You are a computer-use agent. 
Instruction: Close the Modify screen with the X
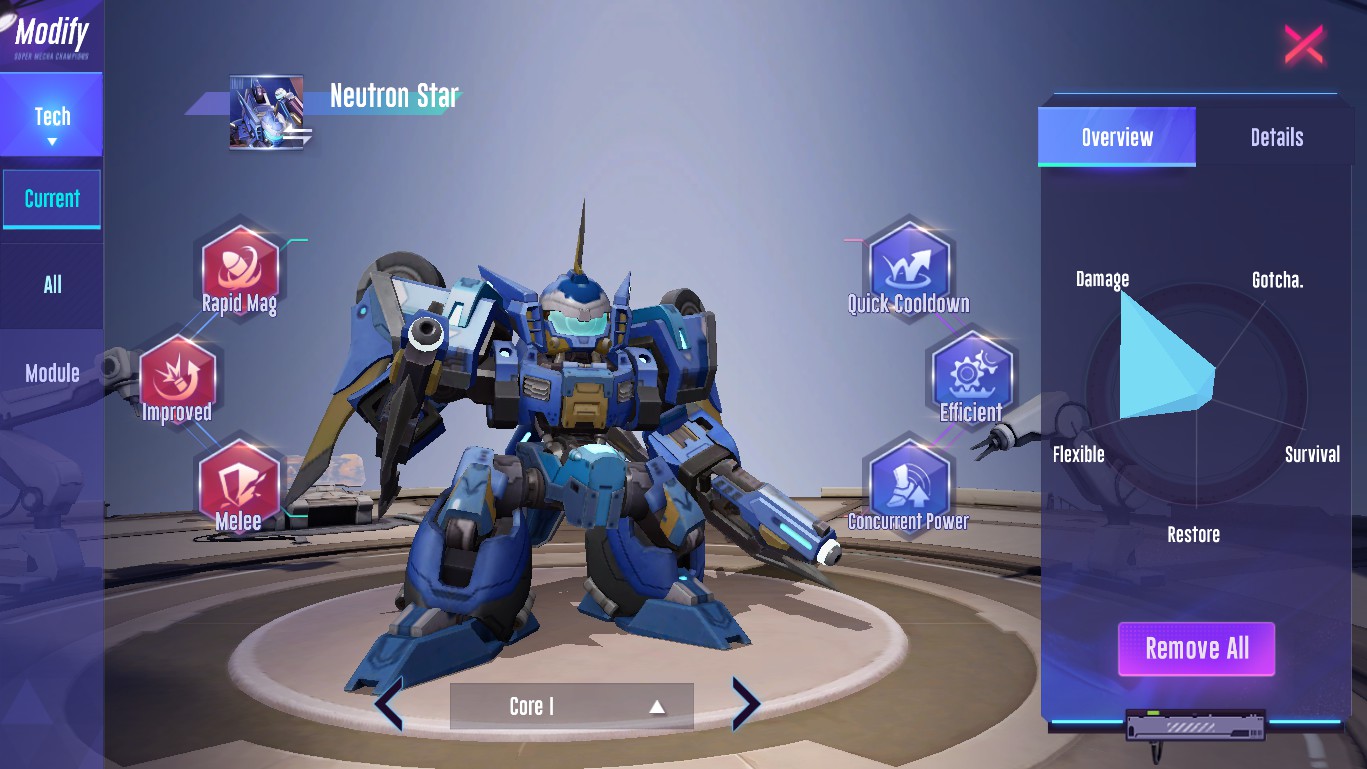click(1303, 45)
